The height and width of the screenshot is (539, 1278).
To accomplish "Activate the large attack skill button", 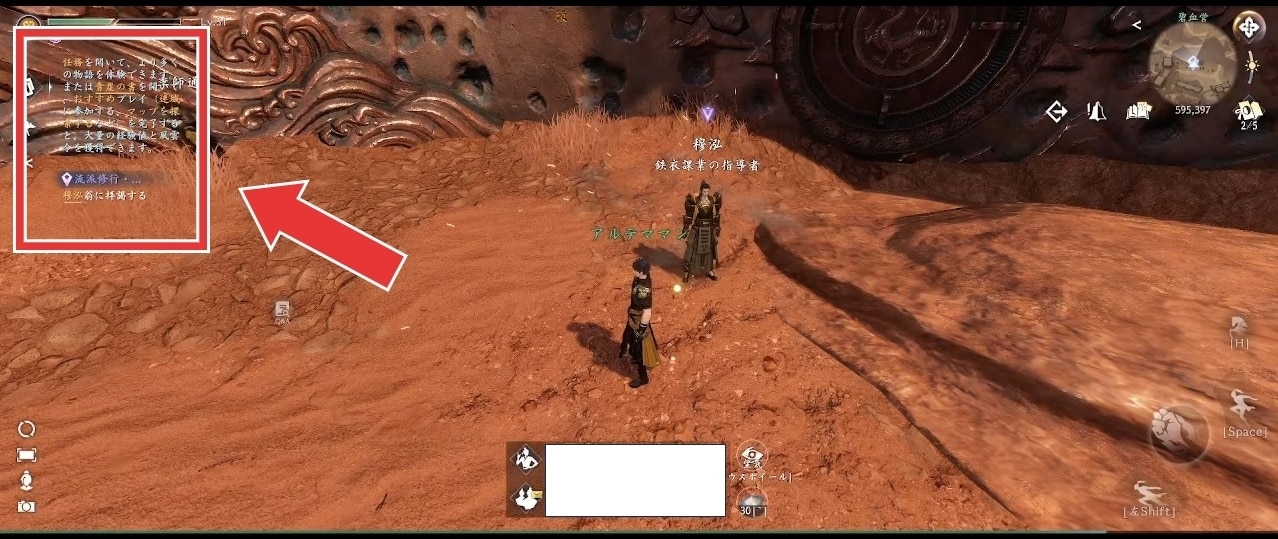I will [x=1177, y=432].
